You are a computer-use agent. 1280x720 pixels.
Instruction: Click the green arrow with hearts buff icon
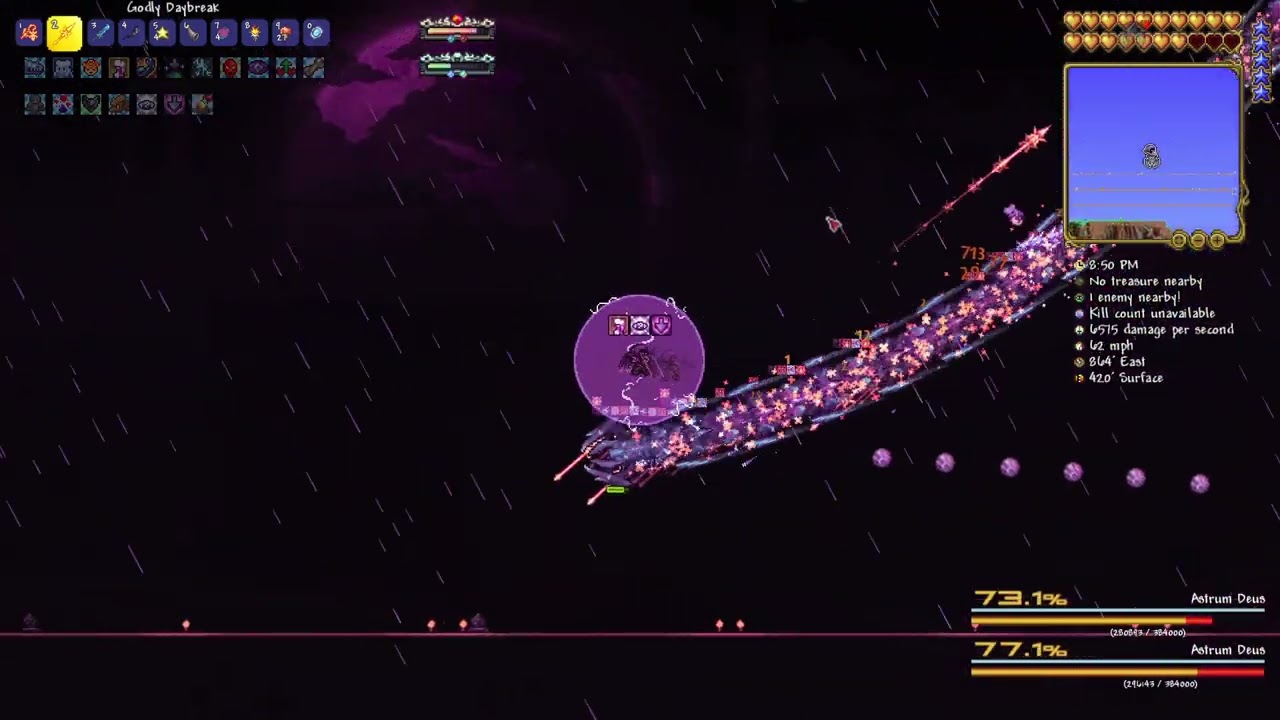(286, 68)
